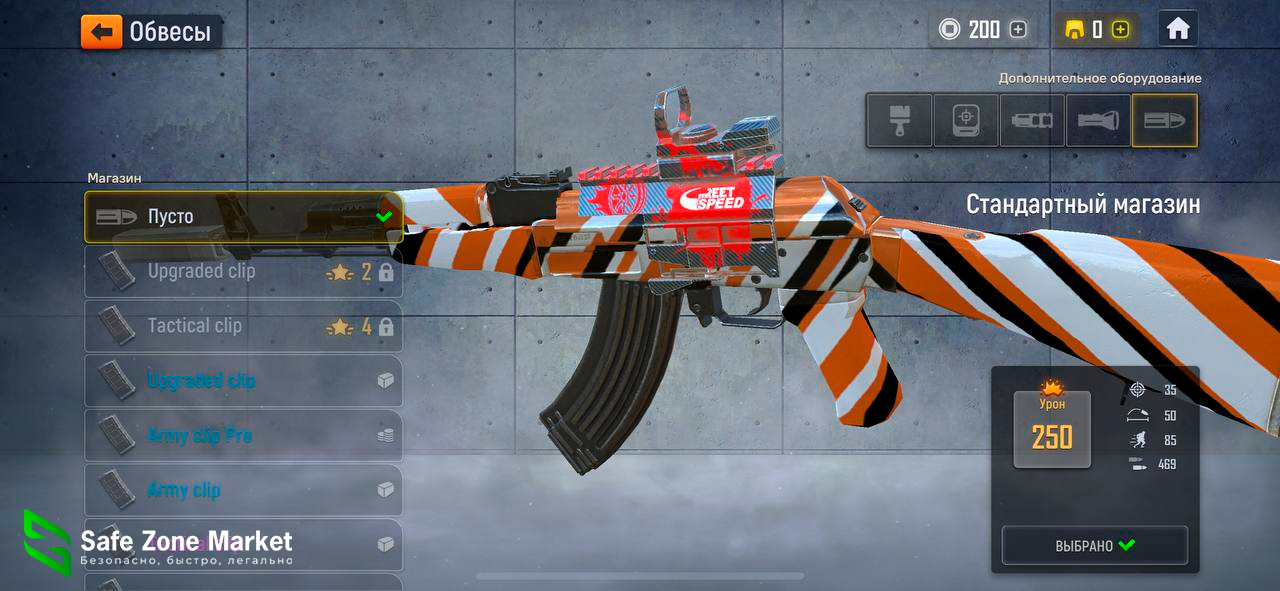Pick the Army clip Pro magazine
The width and height of the screenshot is (1280, 591).
(x=243, y=436)
